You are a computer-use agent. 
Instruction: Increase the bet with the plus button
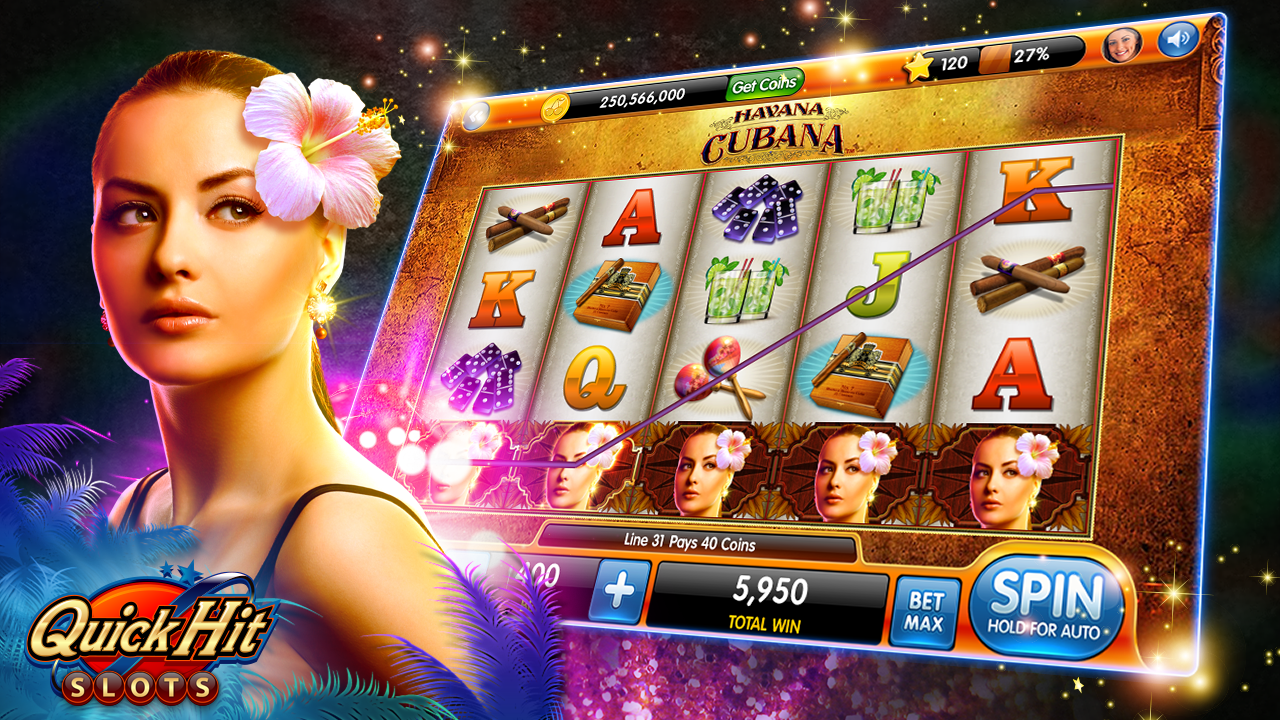point(619,591)
